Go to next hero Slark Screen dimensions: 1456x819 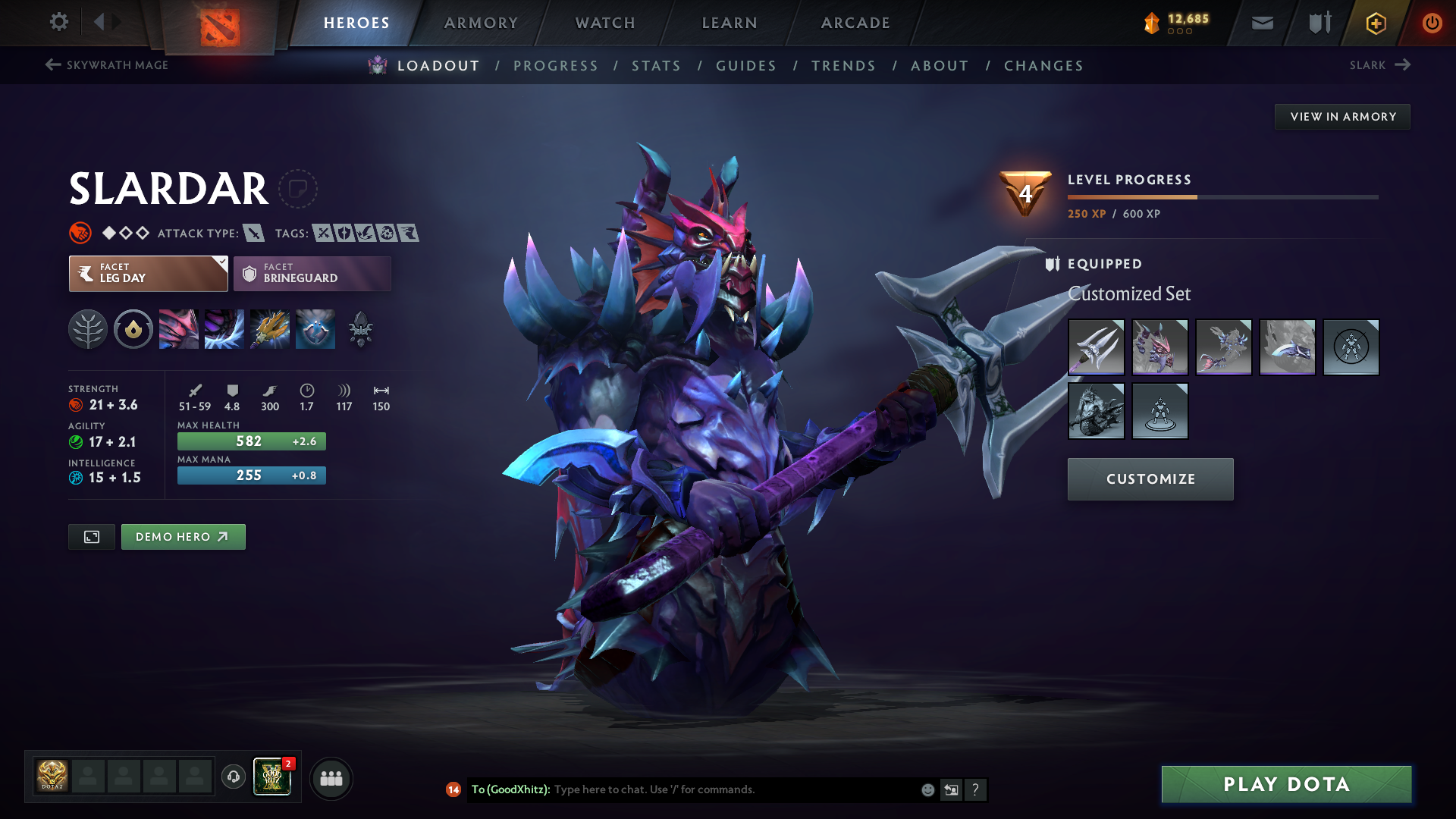[1379, 65]
